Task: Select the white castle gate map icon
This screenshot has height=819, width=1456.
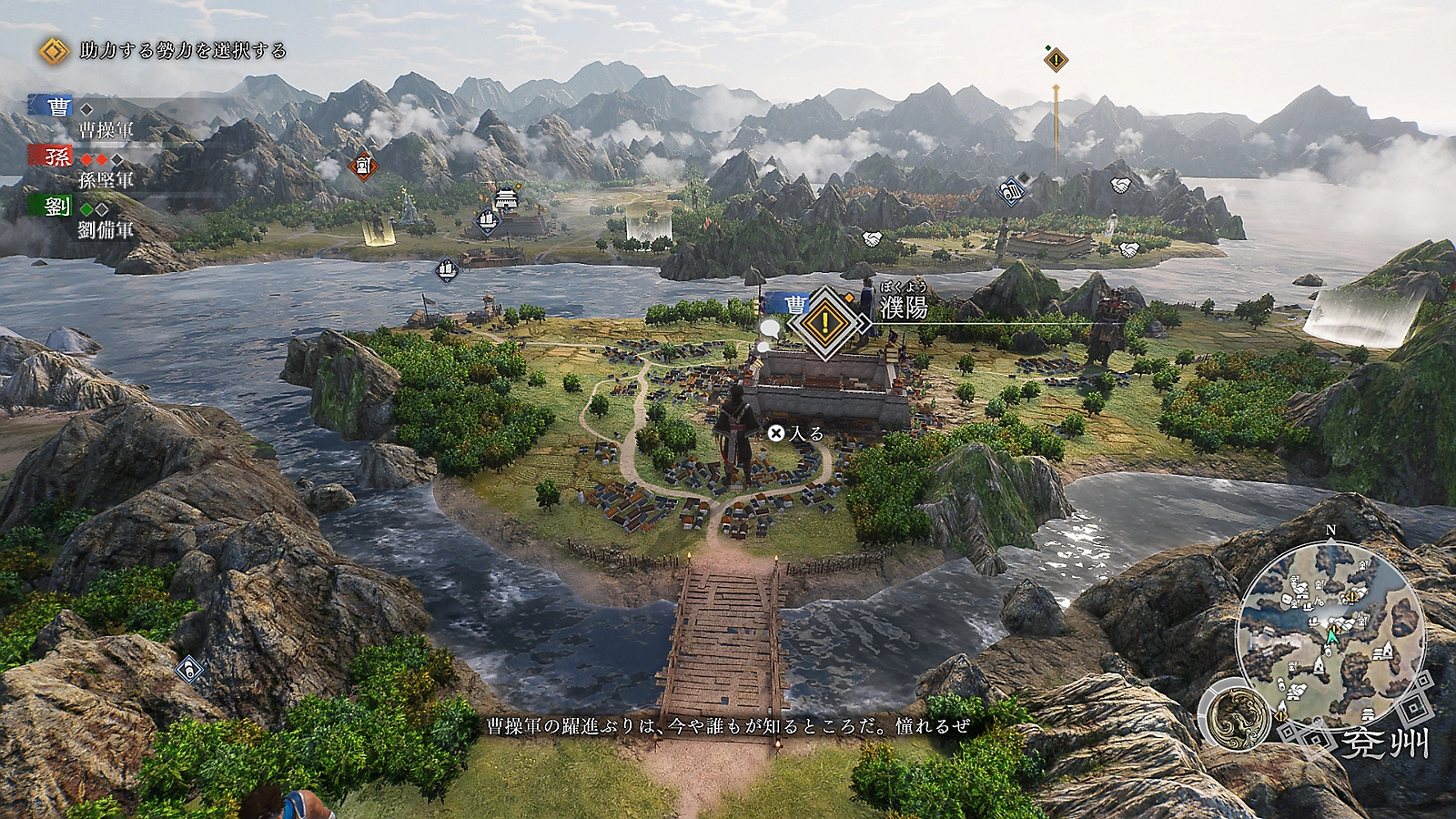Action: click(x=506, y=197)
